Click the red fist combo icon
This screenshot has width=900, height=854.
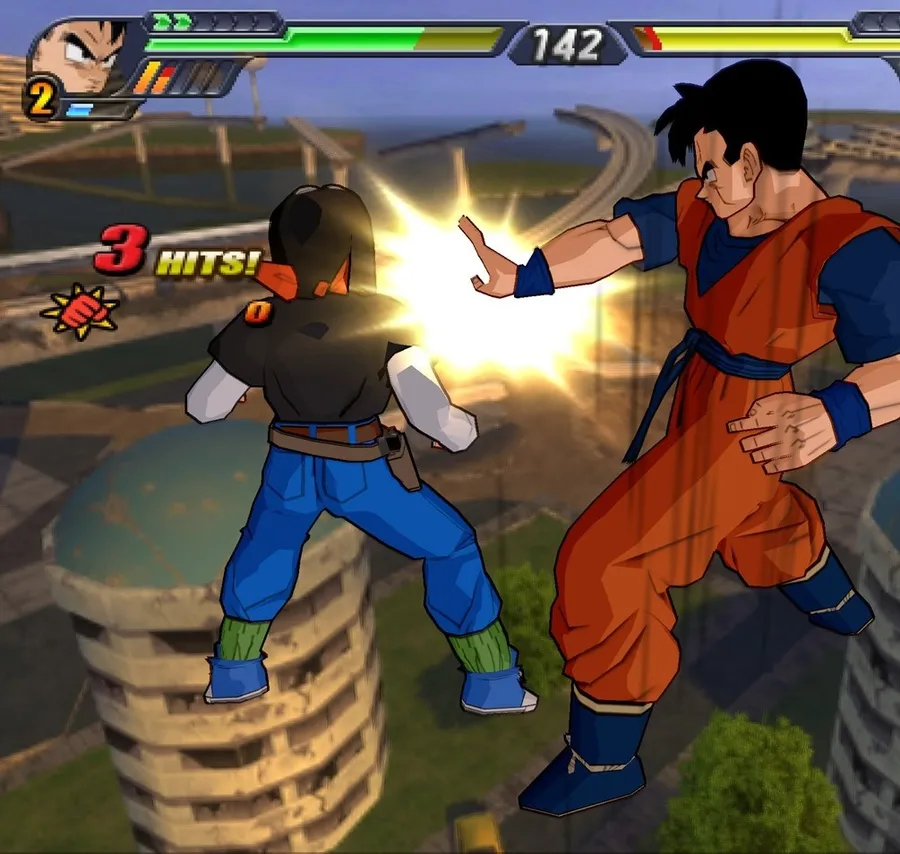[80, 311]
